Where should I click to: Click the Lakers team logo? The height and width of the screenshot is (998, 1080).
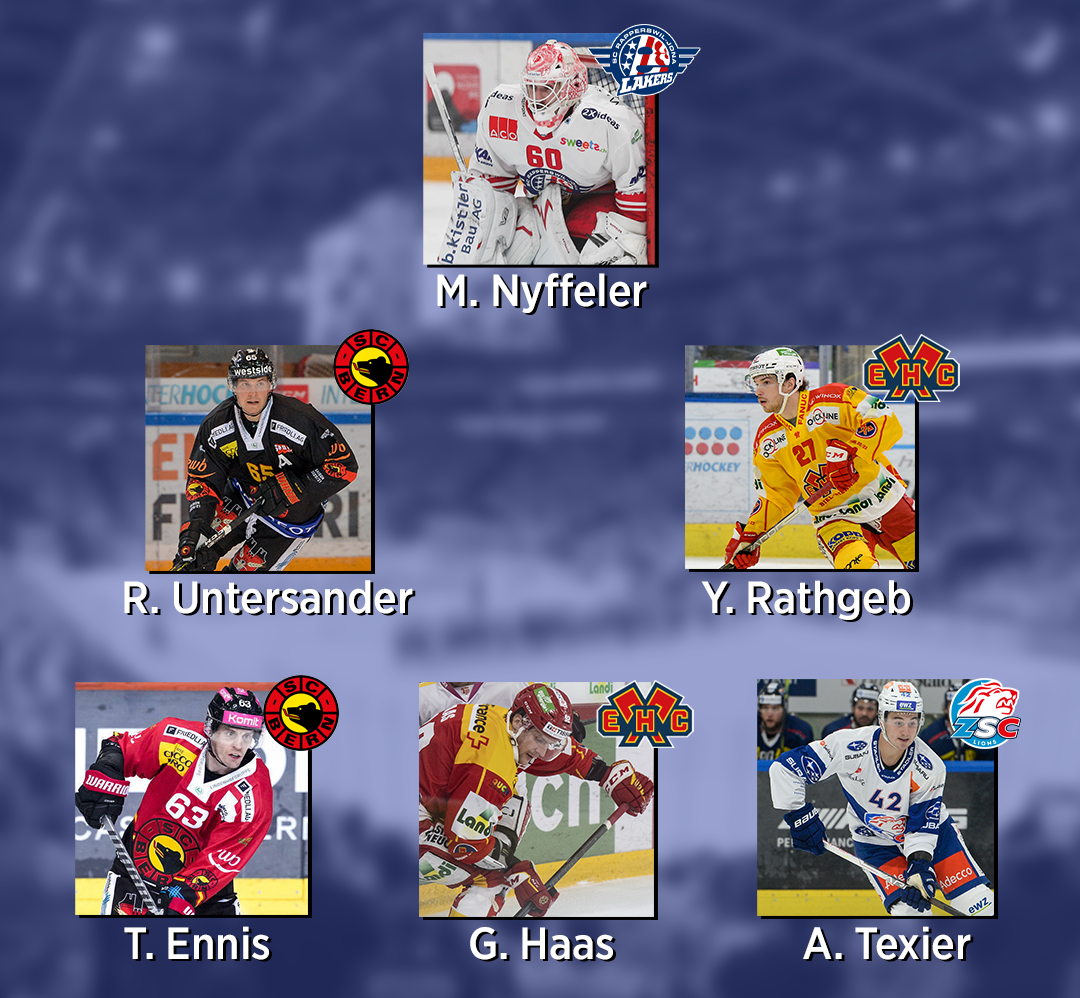pos(645,62)
